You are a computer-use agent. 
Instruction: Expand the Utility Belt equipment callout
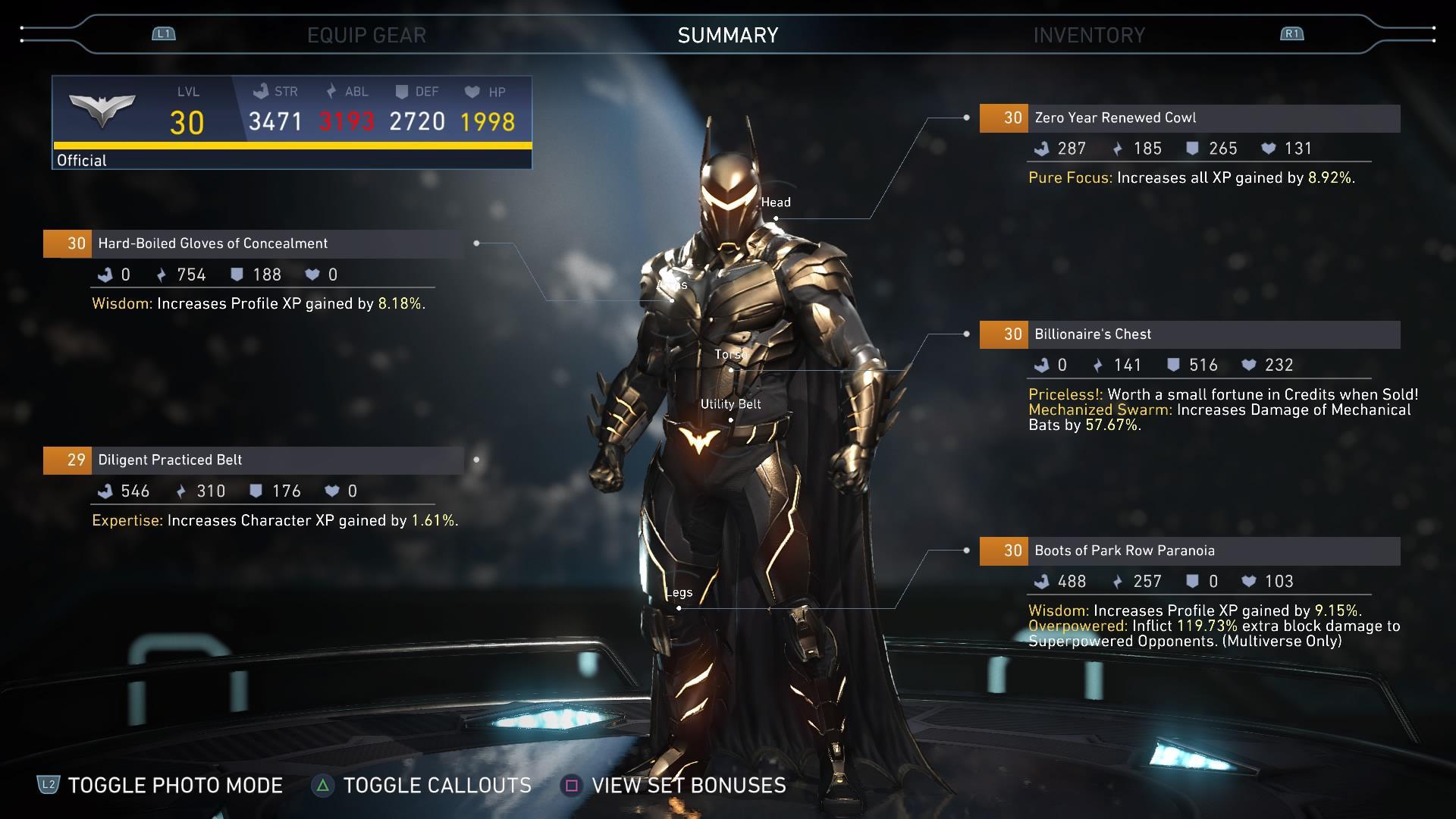731,404
